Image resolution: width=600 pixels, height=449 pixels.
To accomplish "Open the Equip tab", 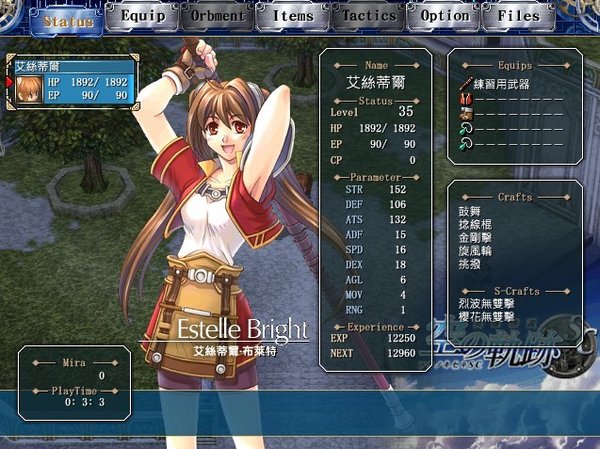I will [x=142, y=17].
